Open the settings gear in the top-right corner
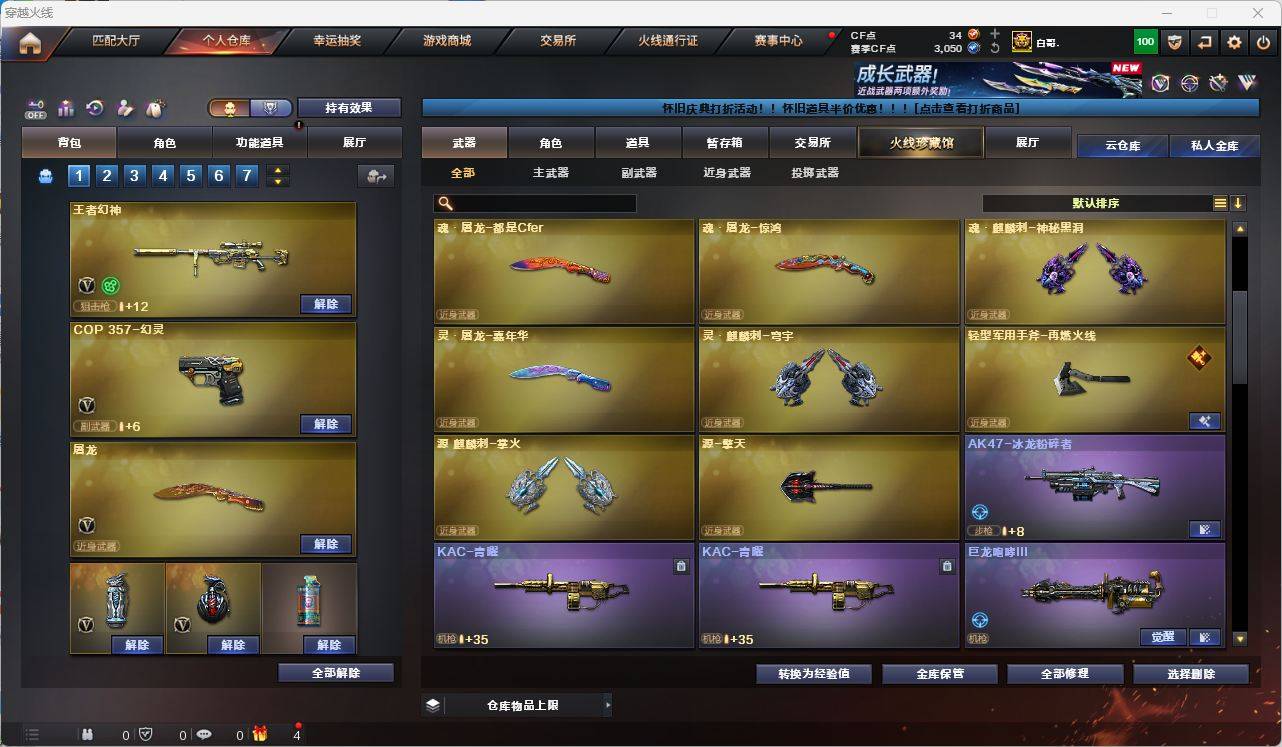This screenshot has width=1282, height=747. (x=1233, y=42)
